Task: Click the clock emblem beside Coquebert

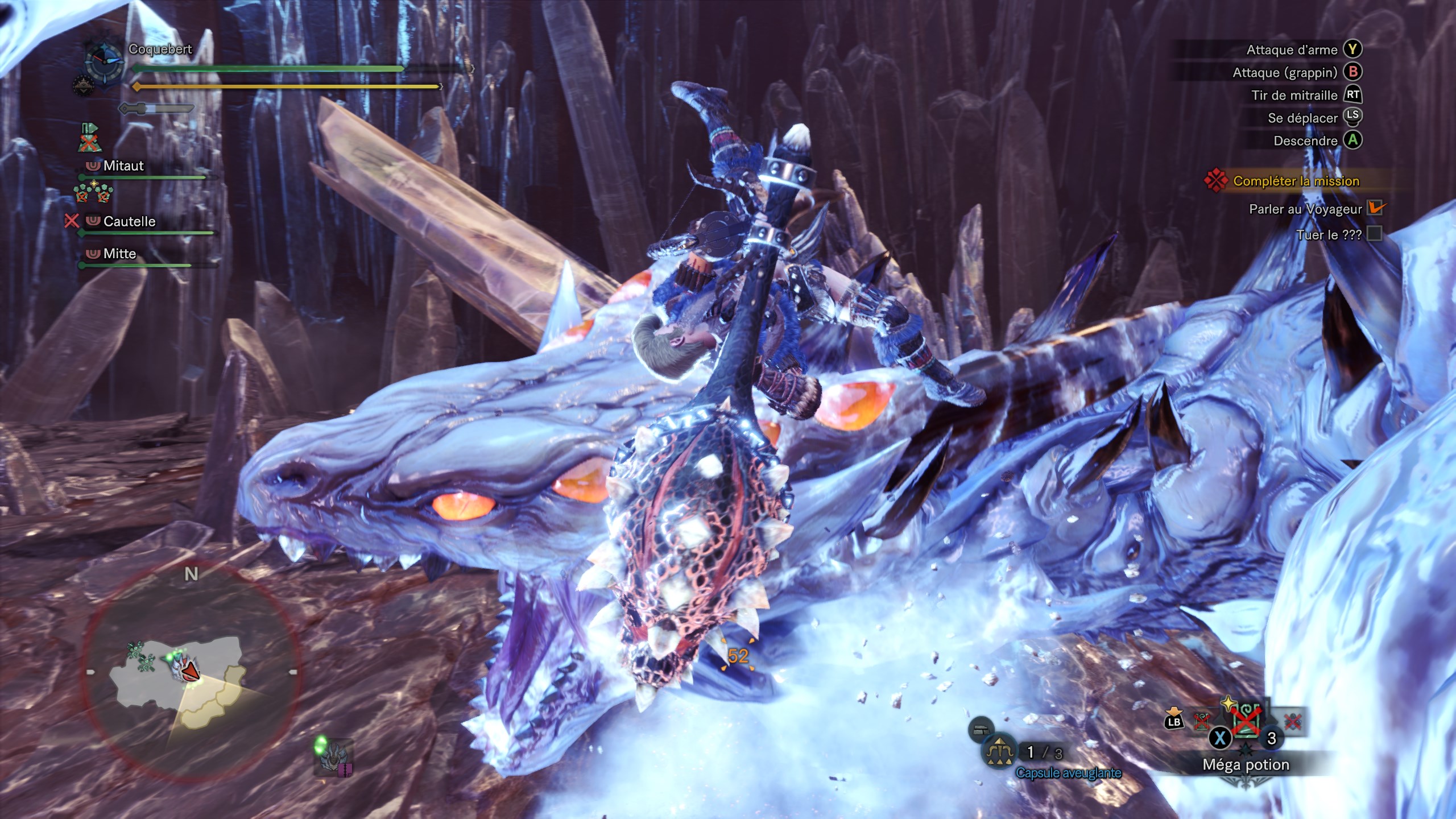Action: tap(105, 63)
